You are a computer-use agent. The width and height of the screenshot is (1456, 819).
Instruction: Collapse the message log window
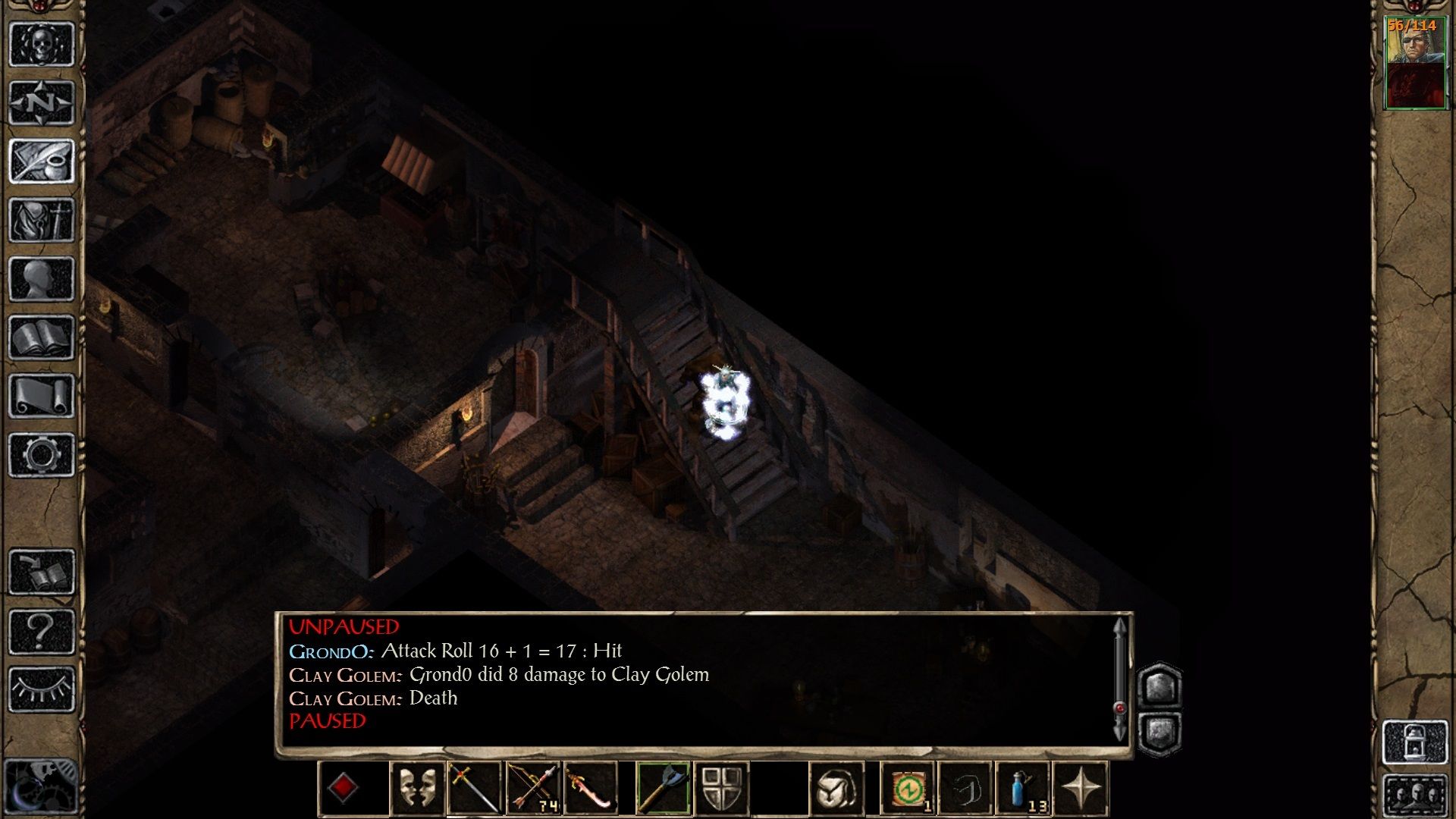tap(1160, 732)
